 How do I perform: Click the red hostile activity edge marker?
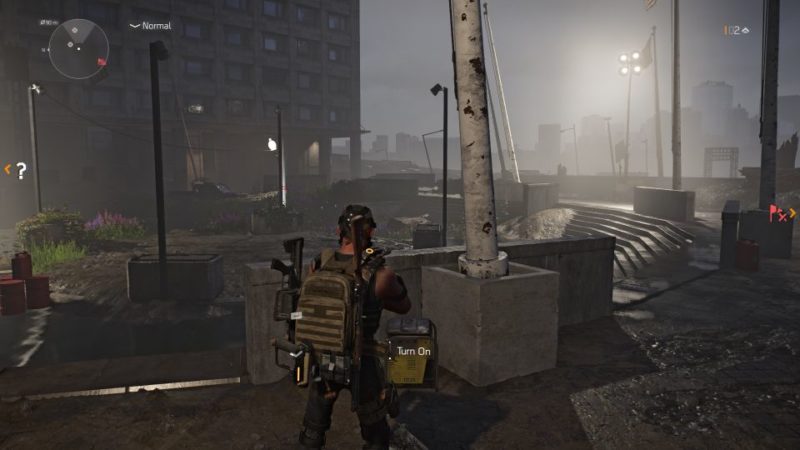778,213
